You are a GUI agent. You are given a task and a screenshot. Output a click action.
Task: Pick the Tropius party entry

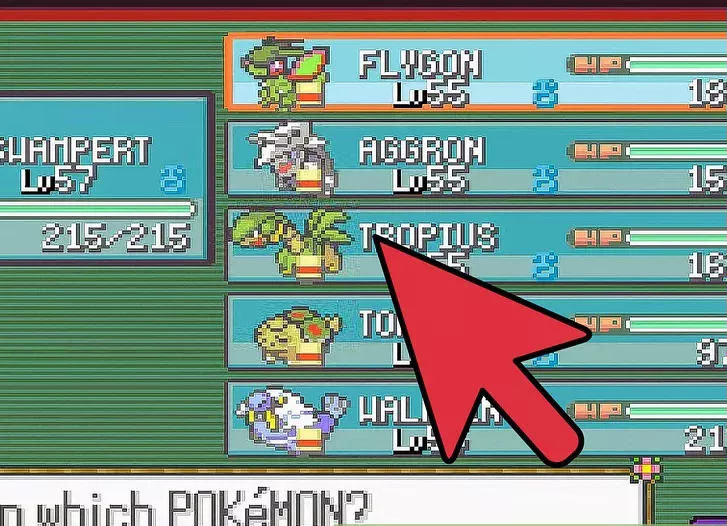300,245
